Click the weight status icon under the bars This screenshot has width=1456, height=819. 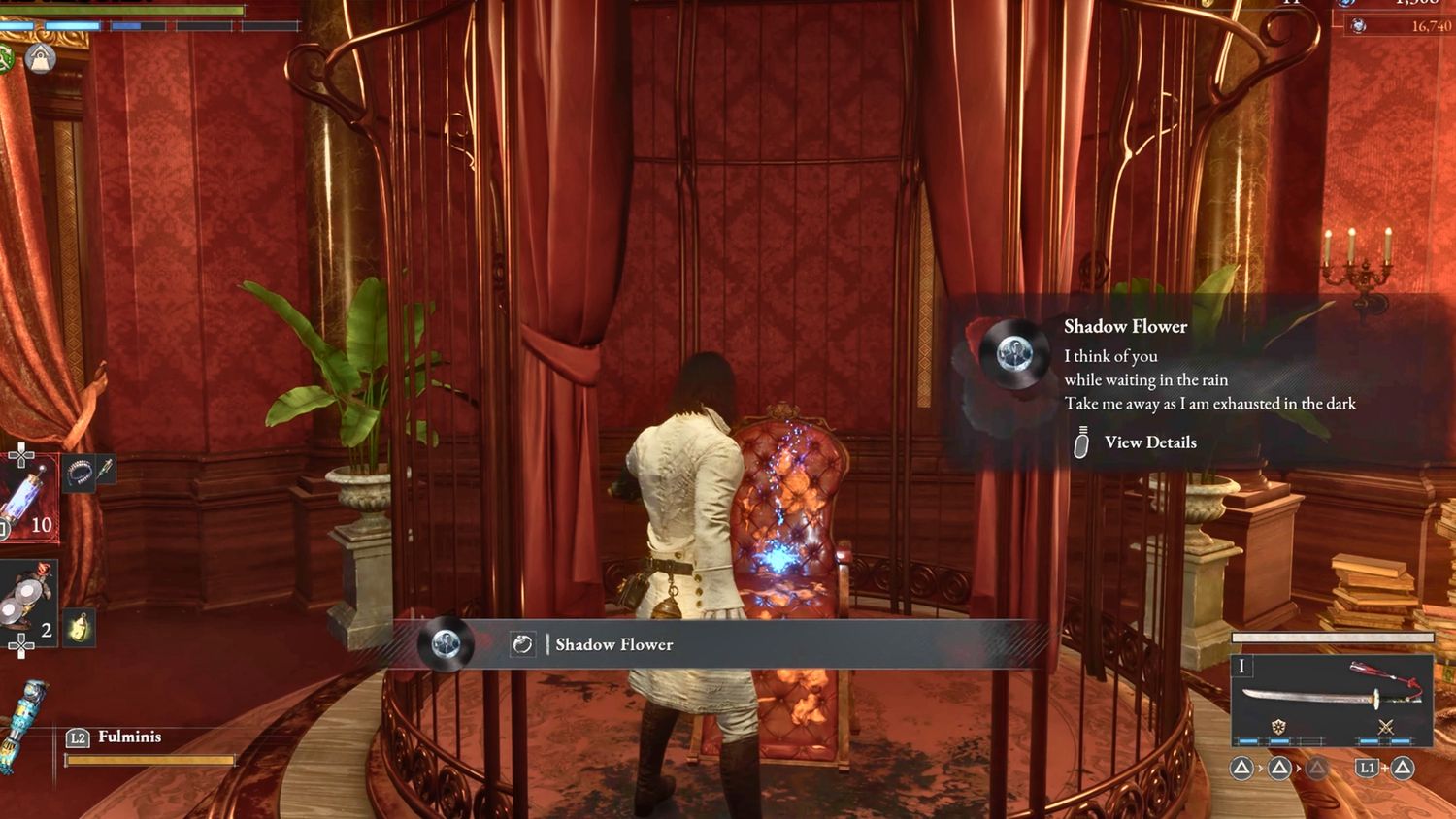click(40, 59)
